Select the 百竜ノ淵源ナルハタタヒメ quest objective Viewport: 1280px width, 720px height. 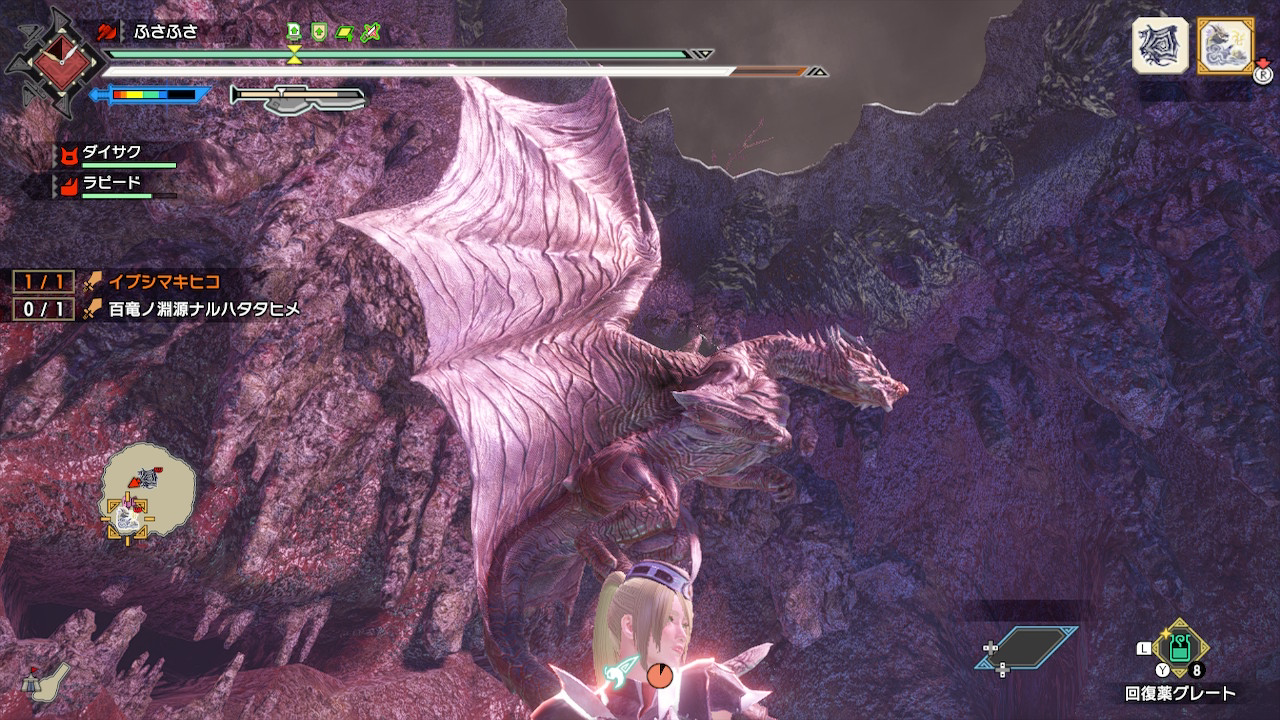(x=204, y=309)
